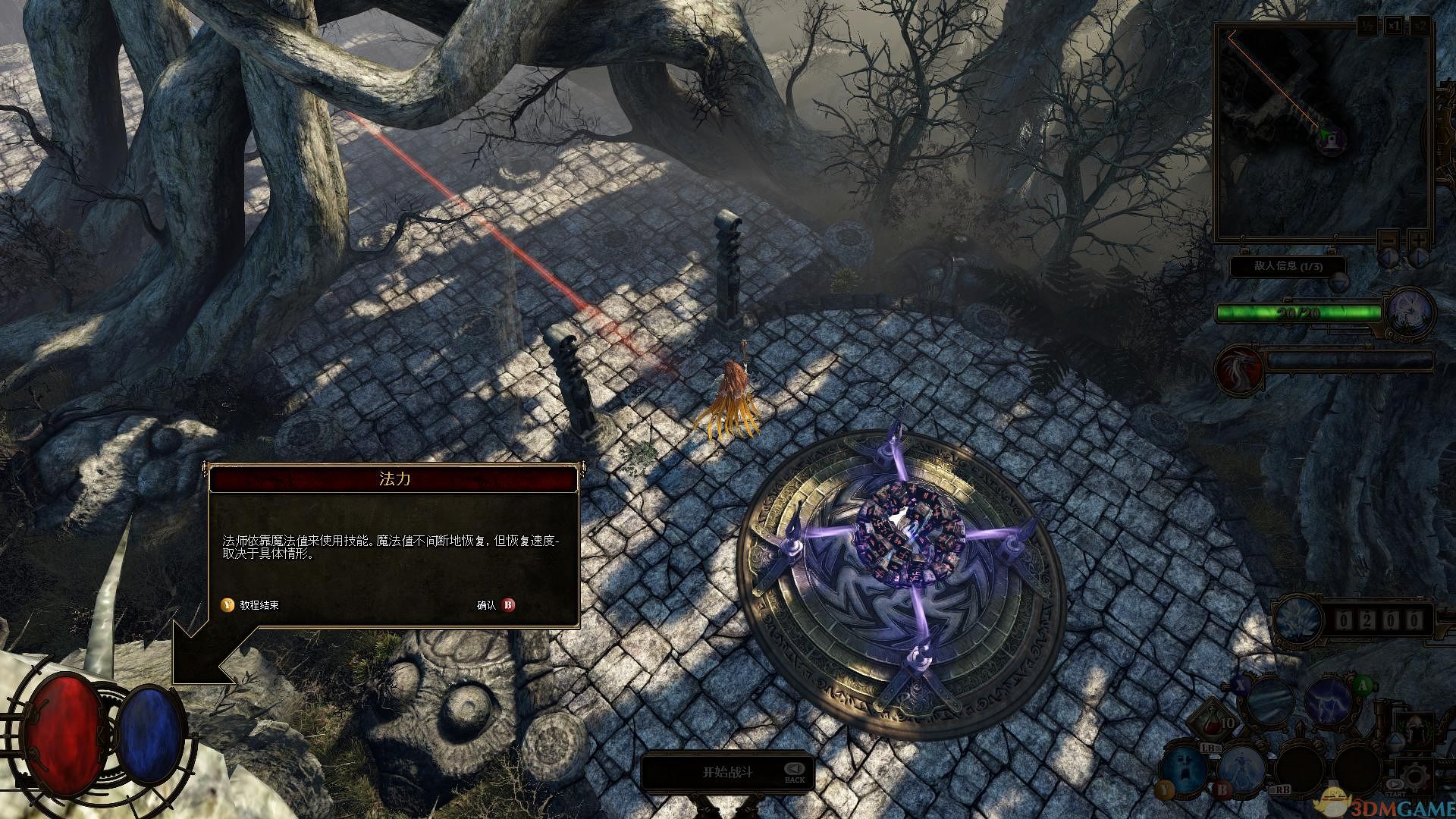The height and width of the screenshot is (819, 1456).
Task: Click the 开始战斗 start battle button
Action: (x=726, y=772)
